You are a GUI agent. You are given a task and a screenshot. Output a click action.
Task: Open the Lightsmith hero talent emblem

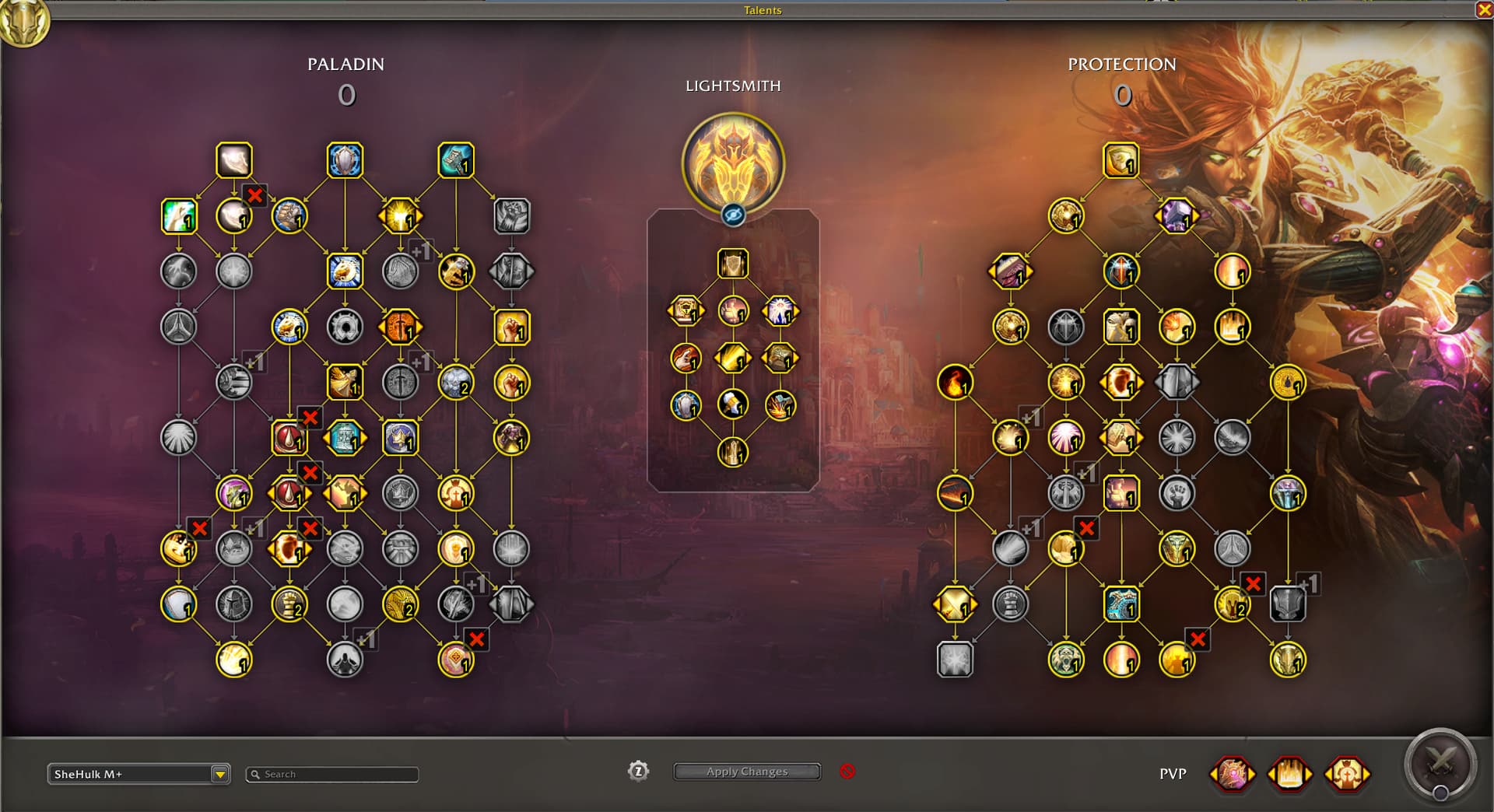[732, 163]
